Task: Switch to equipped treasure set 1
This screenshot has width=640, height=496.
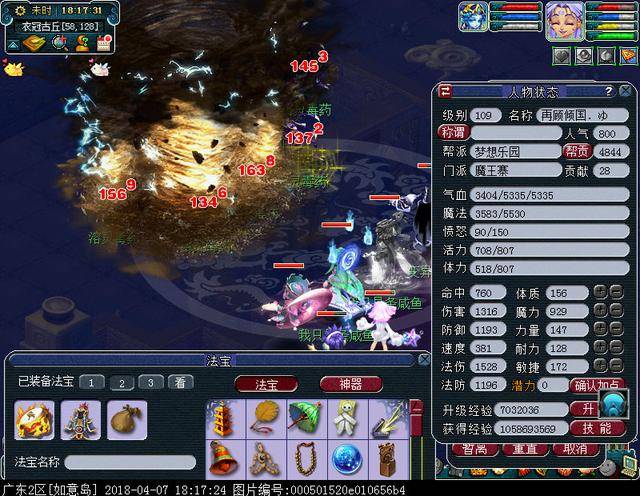Action: [90, 382]
